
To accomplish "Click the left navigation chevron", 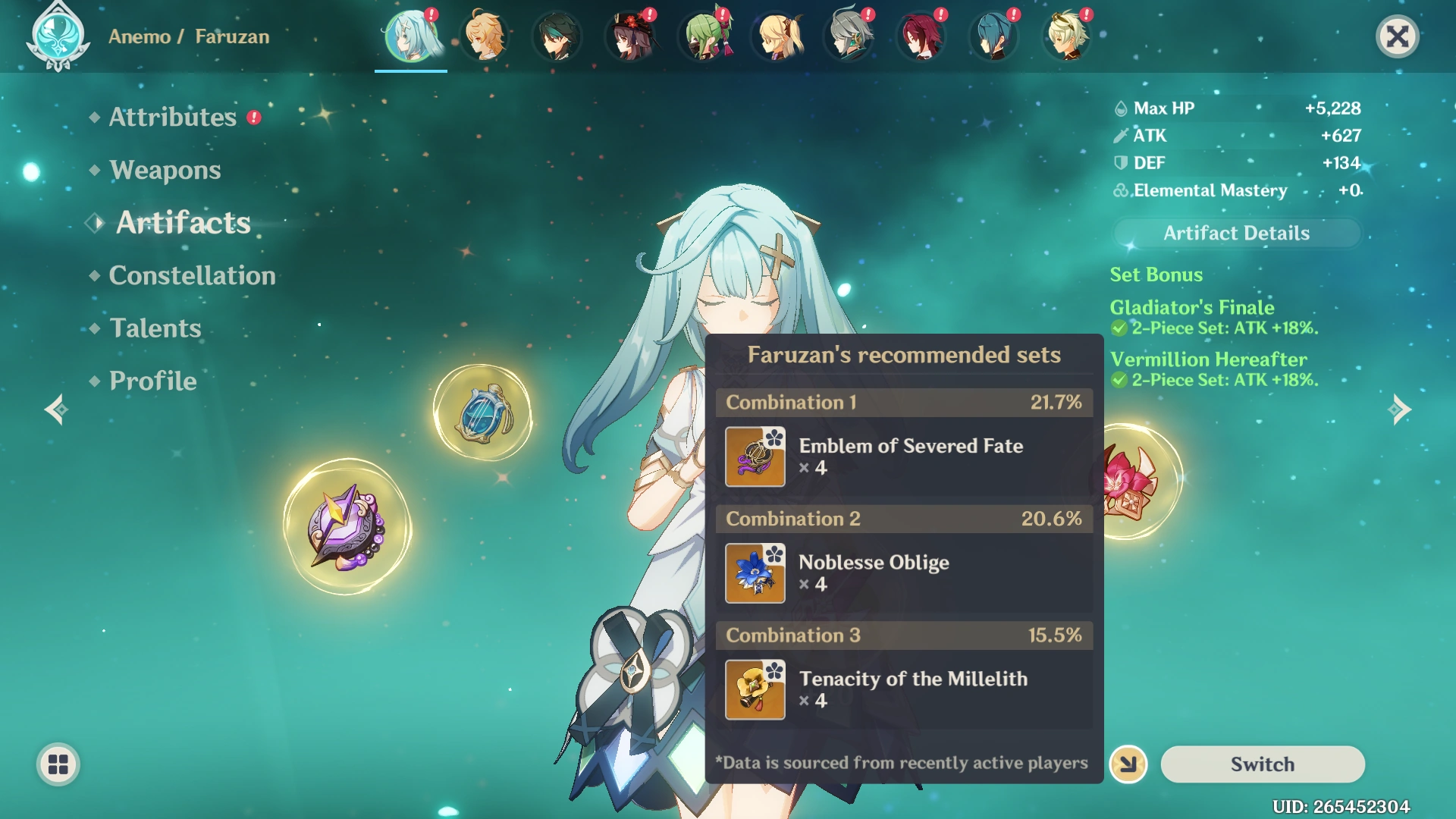I will pos(55,409).
